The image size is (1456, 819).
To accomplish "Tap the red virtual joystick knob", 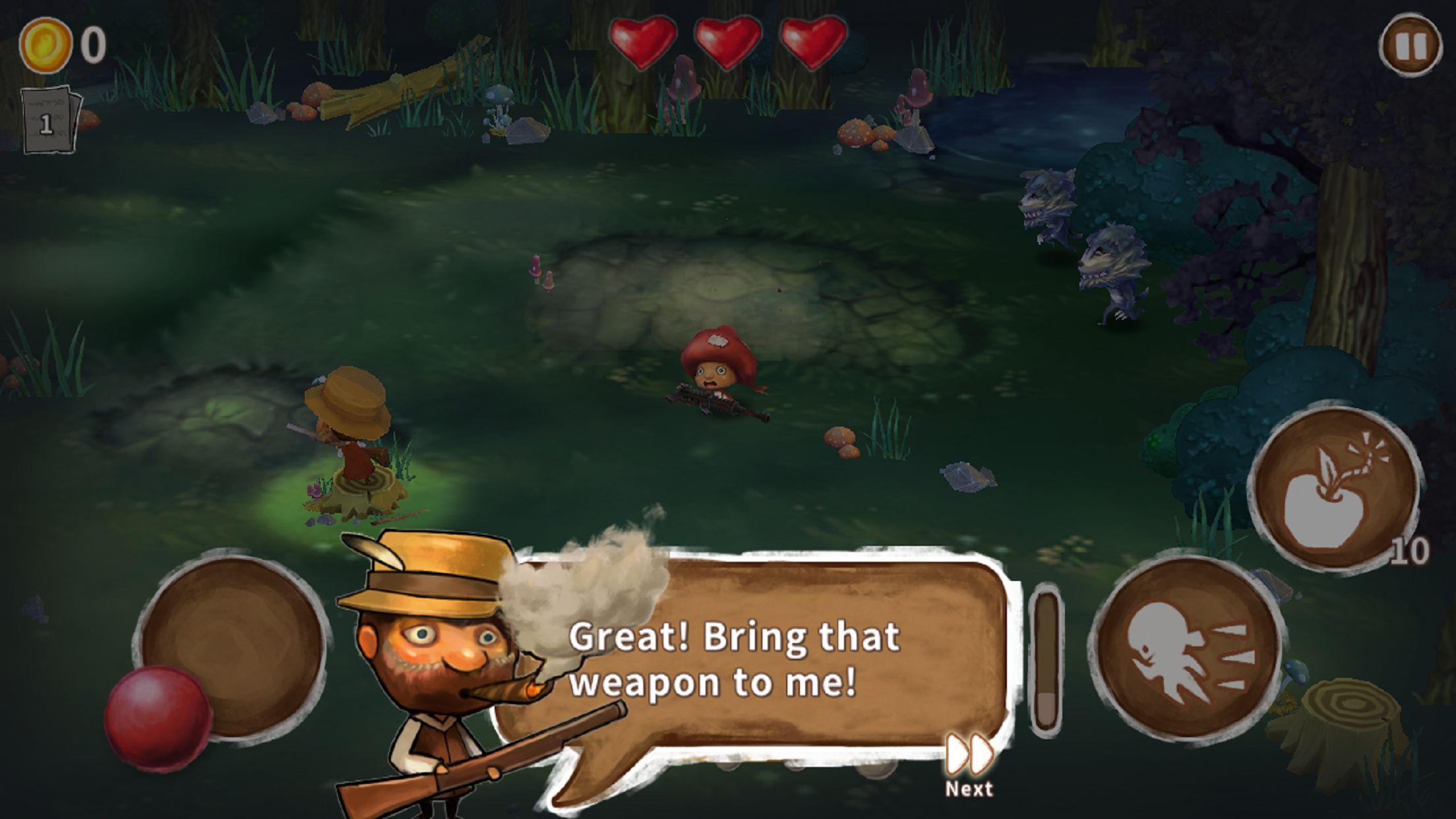I will 158,718.
